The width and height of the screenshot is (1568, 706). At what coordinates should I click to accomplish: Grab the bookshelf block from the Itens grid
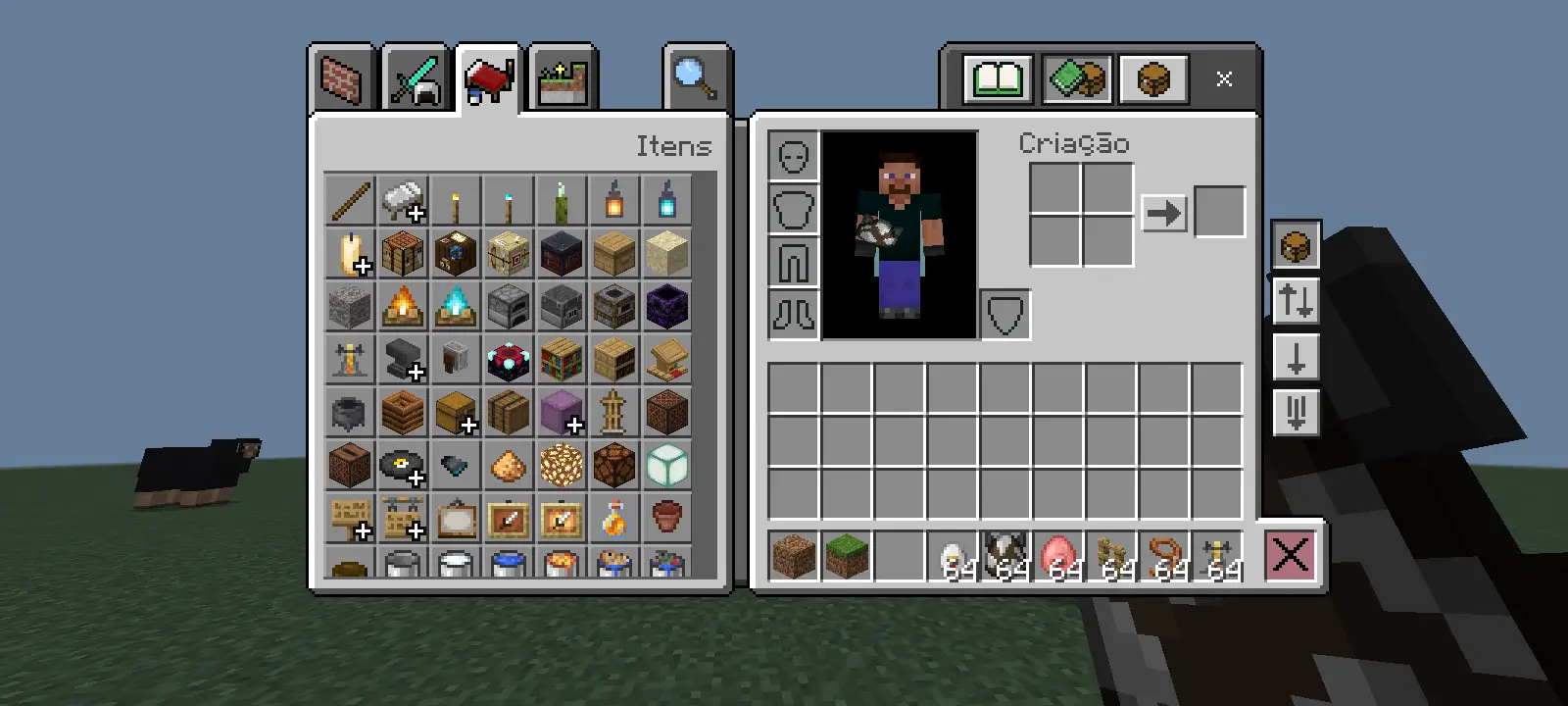562,359
